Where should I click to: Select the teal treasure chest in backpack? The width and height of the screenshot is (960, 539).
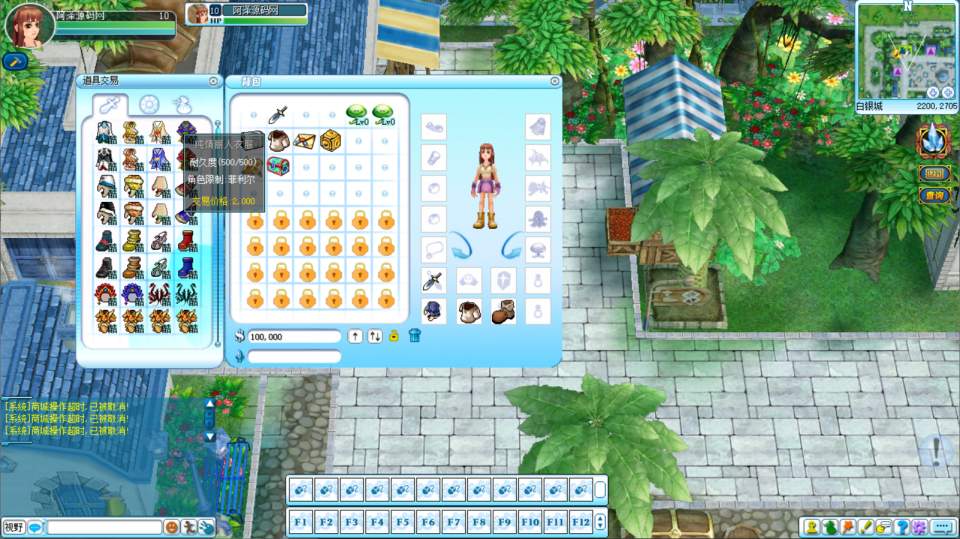pyautogui.click(x=279, y=166)
